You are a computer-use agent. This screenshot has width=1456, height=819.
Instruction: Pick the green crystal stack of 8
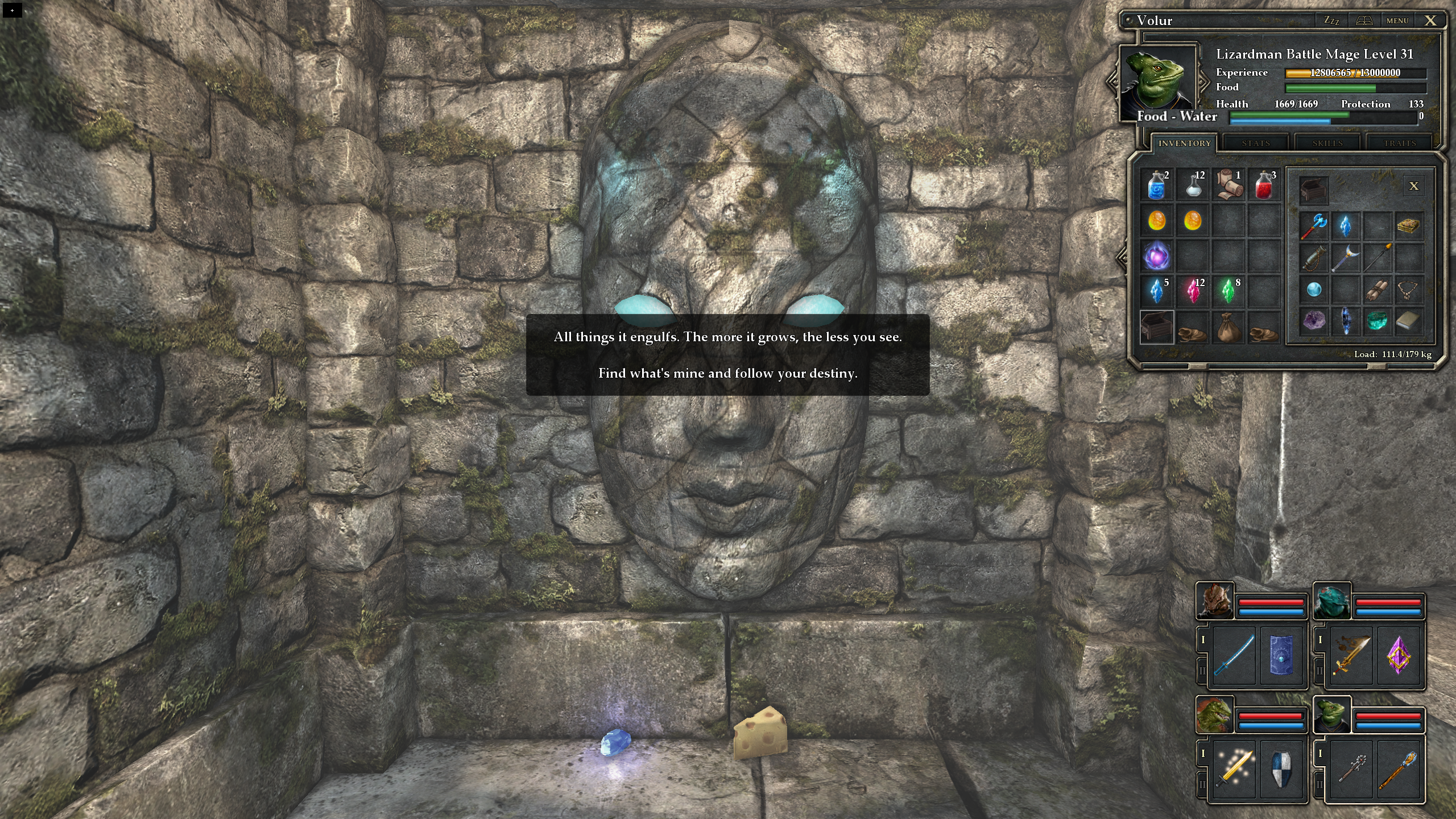point(1228,291)
